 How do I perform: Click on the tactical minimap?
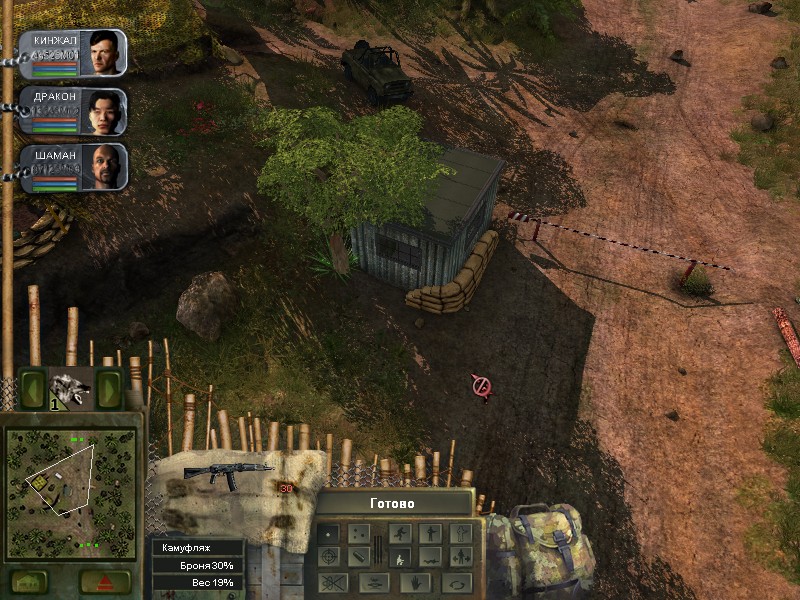pos(70,493)
